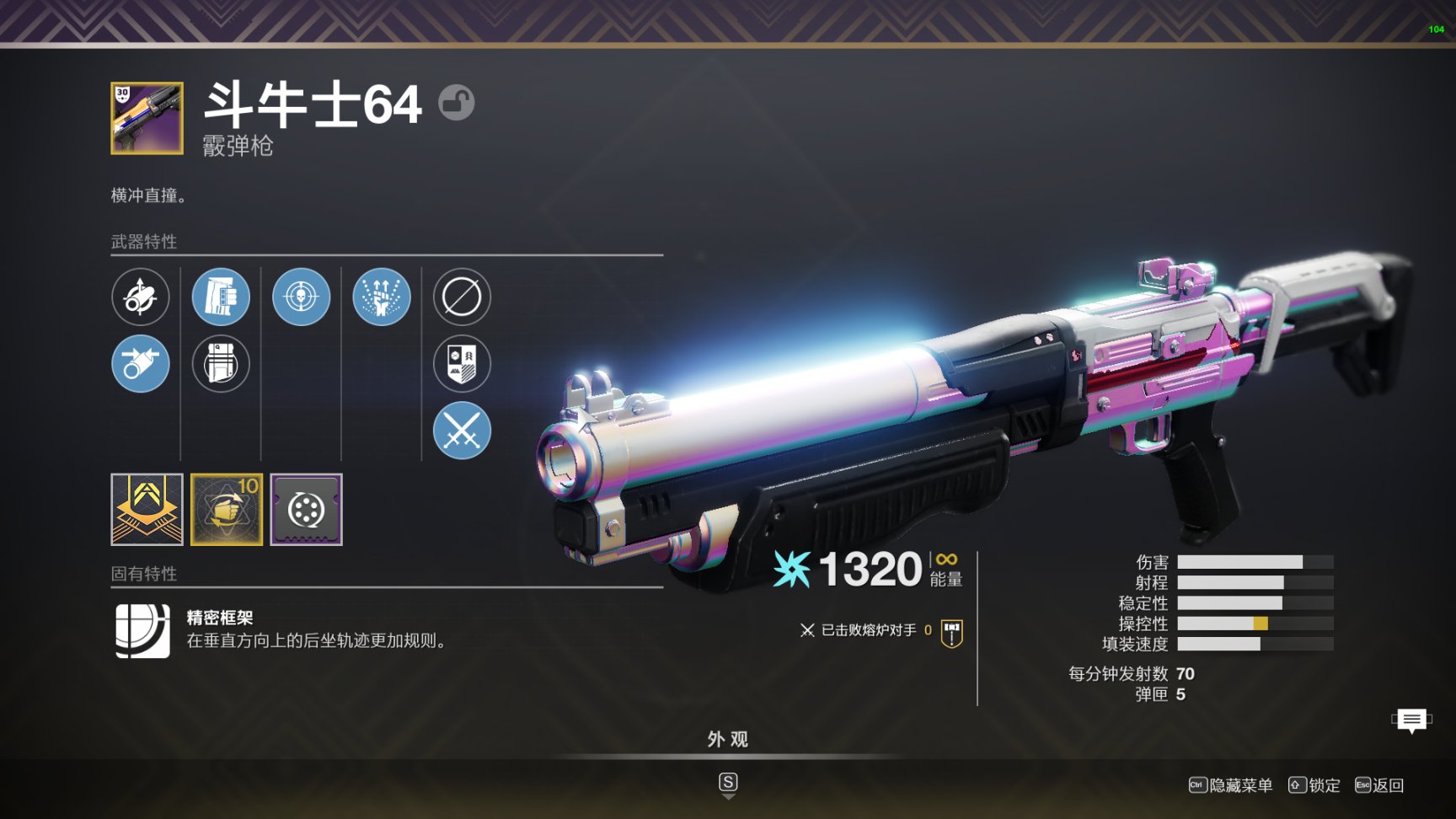Open the weapon ornament slot
The height and width of the screenshot is (819, 1456).
coord(147,509)
